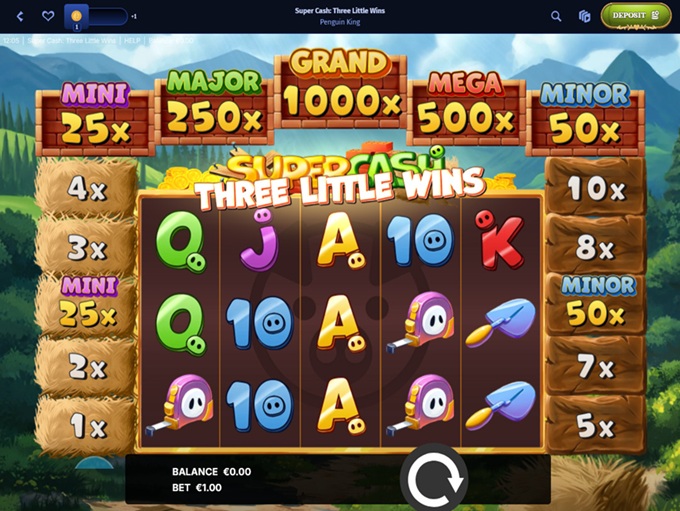Click the Penguin King provider name
680x511 pixels.
[340, 22]
